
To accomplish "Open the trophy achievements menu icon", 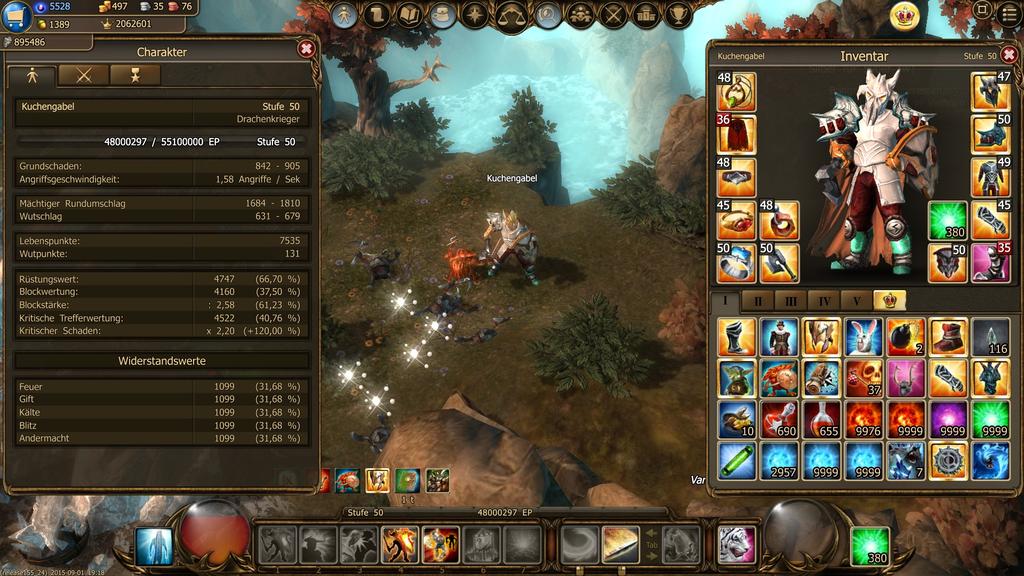I will click(679, 15).
